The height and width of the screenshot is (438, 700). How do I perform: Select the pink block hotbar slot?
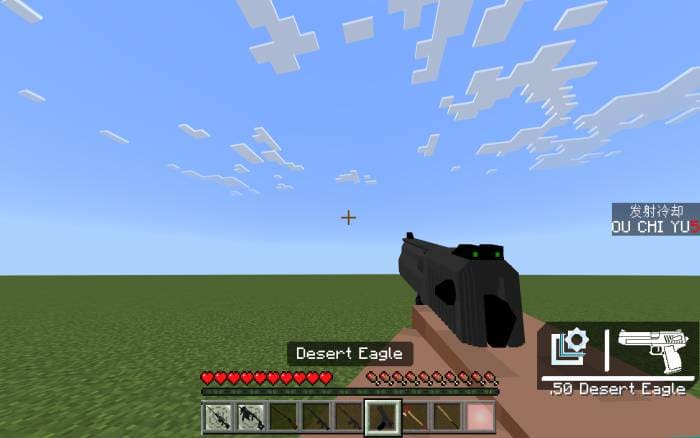click(x=480, y=416)
